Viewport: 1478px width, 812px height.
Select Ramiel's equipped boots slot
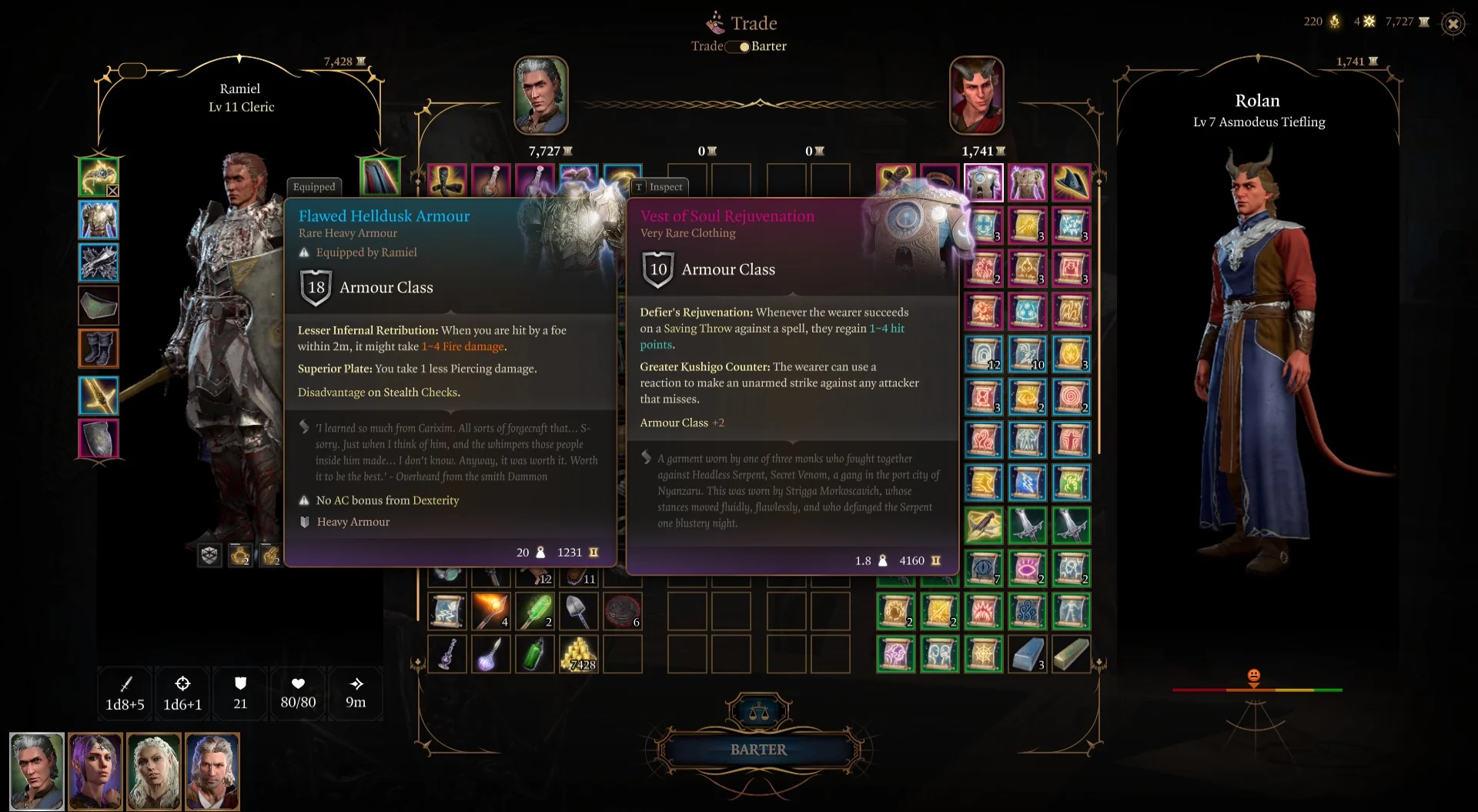click(x=99, y=349)
